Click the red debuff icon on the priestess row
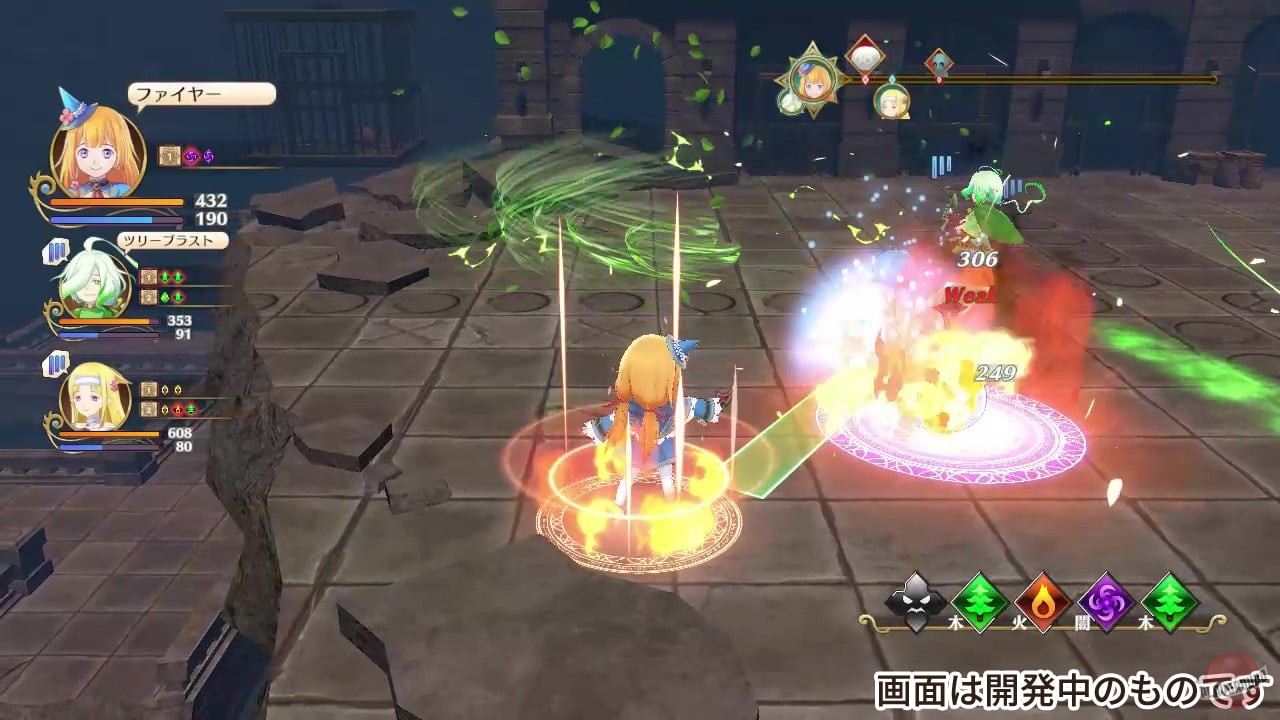This screenshot has width=1280, height=720. click(177, 408)
